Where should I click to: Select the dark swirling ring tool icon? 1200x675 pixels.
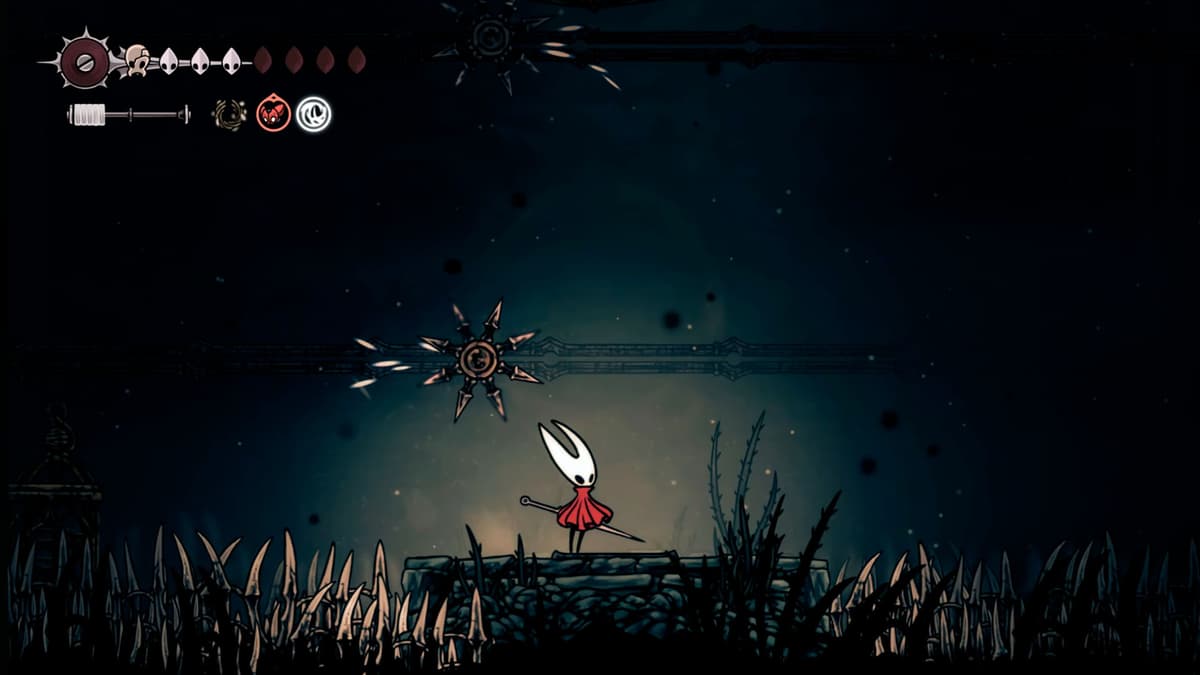tap(229, 114)
